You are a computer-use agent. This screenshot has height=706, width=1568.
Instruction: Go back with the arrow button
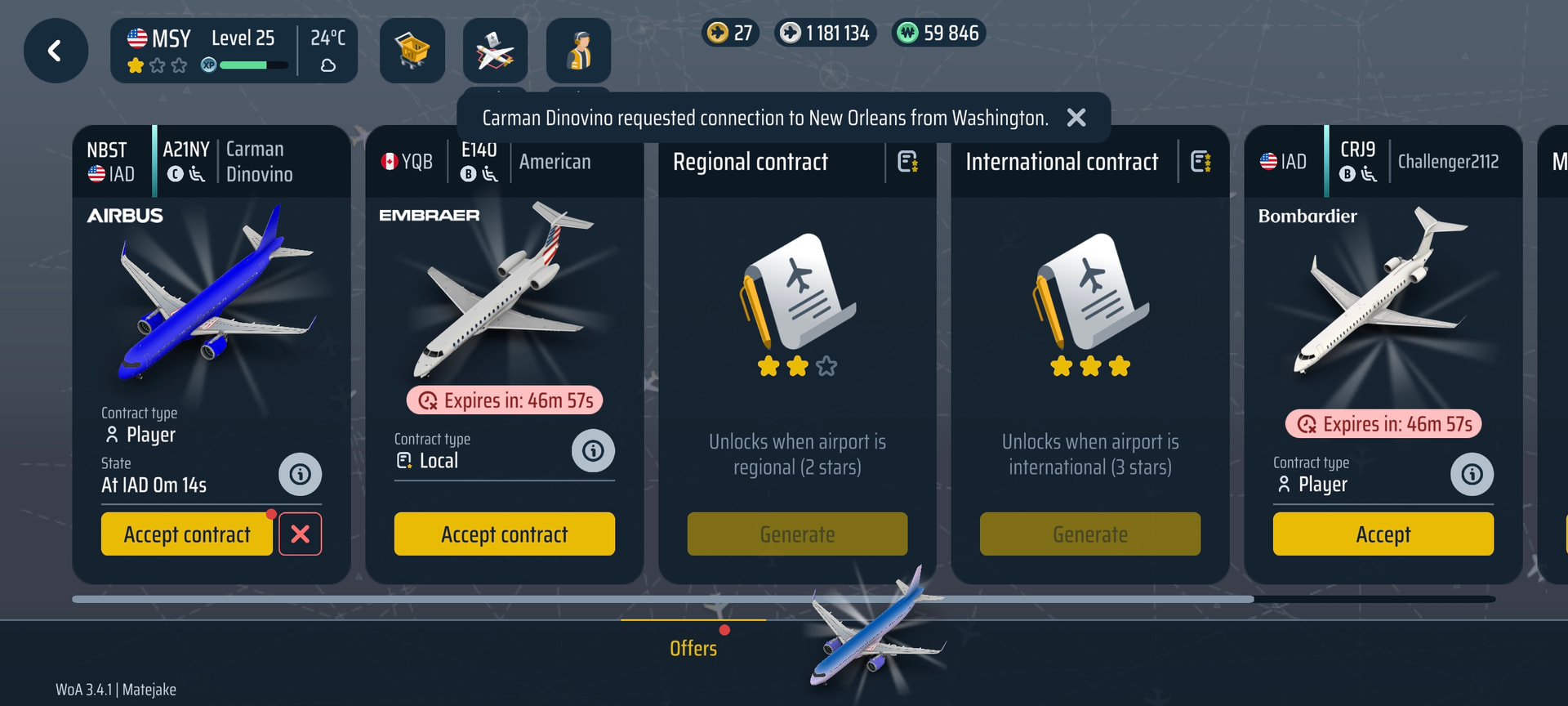tap(56, 51)
